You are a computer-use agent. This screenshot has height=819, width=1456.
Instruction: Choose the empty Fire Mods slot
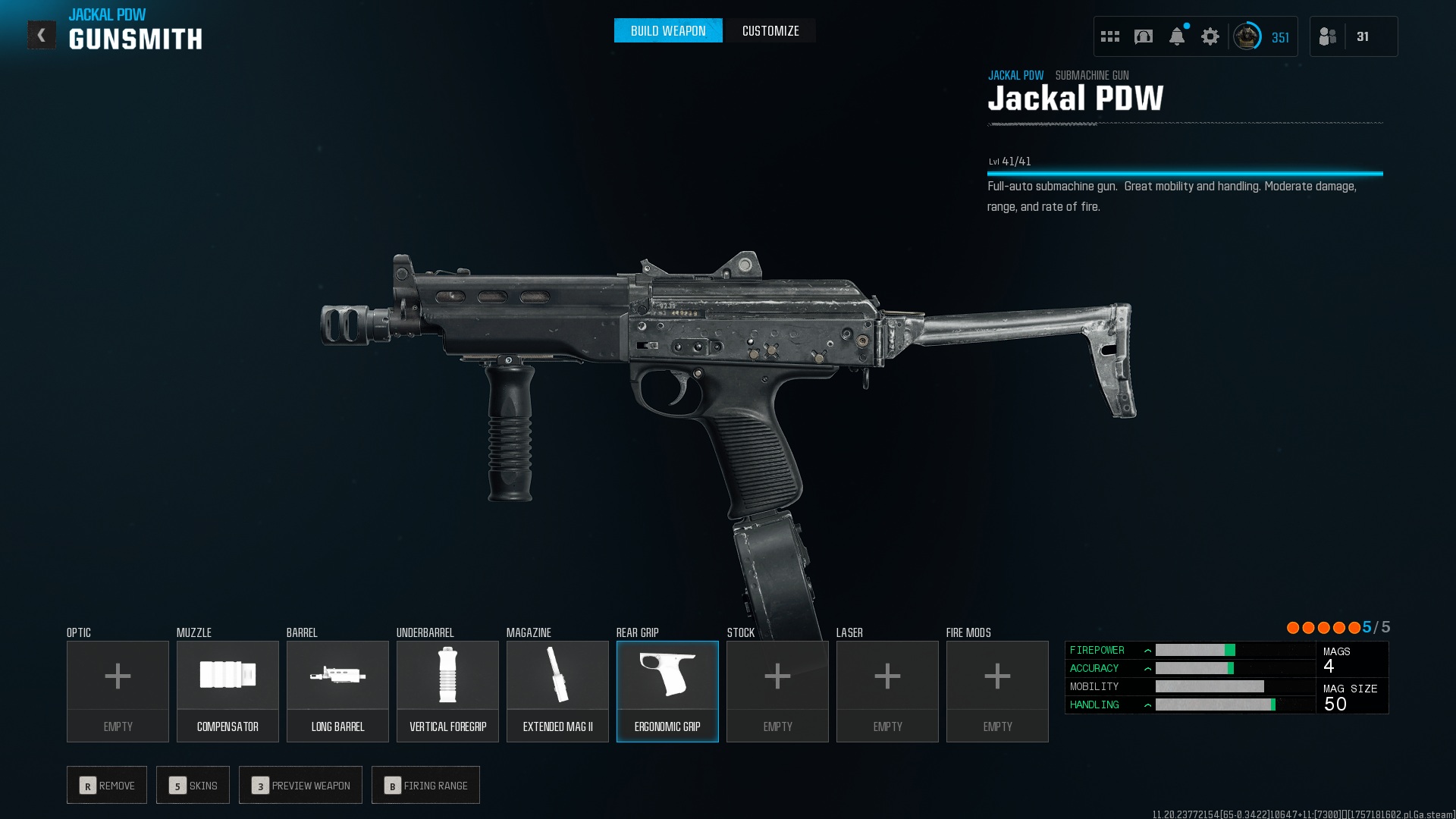997,691
